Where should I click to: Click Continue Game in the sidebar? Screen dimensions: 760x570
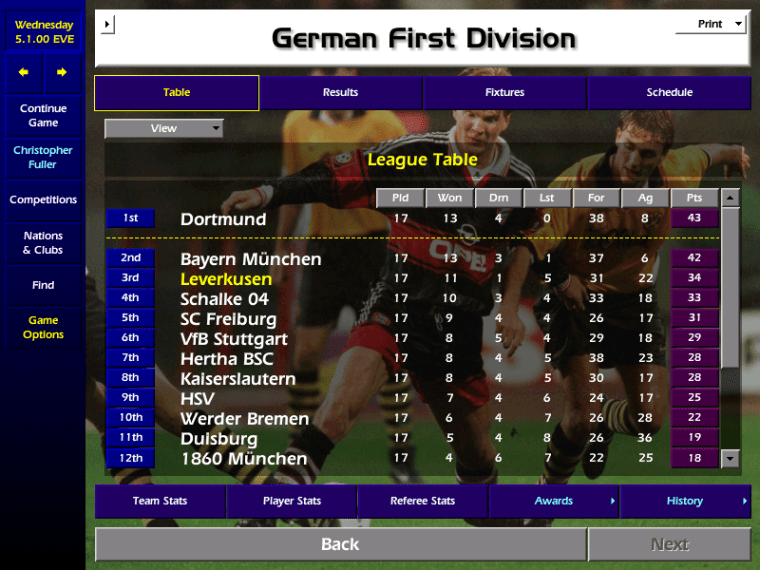[43, 116]
